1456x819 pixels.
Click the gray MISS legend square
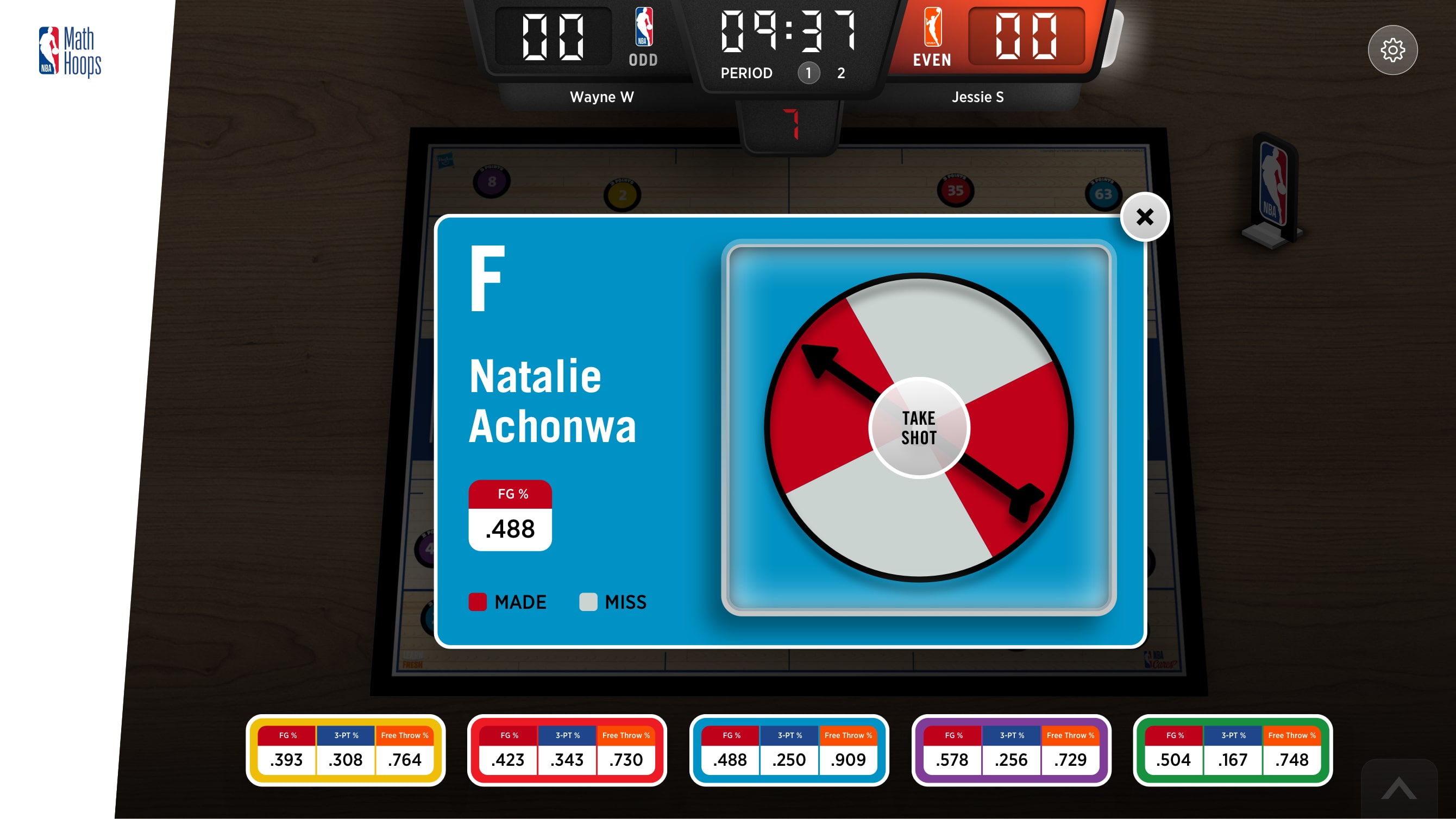coord(588,601)
